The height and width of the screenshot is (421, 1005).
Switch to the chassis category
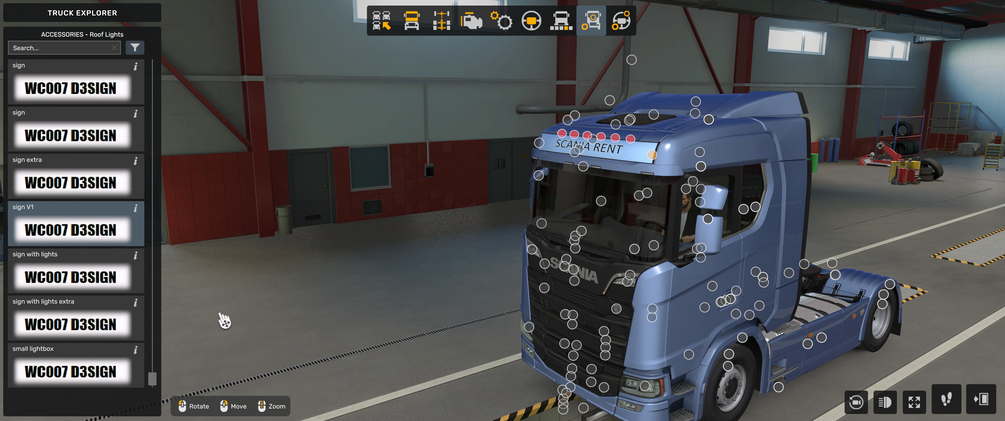[441, 21]
